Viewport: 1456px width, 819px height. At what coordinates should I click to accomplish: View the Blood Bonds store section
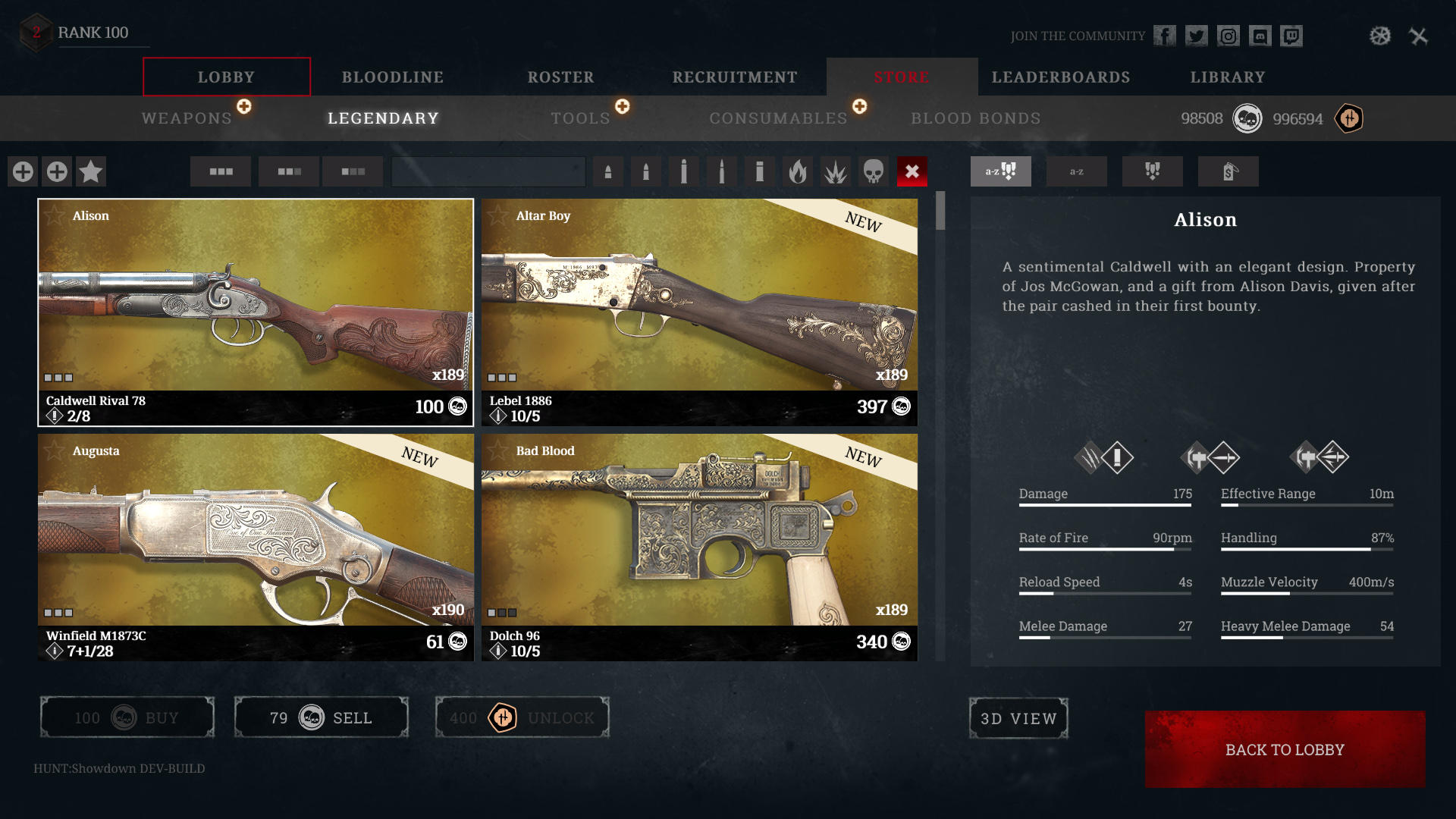tap(975, 118)
